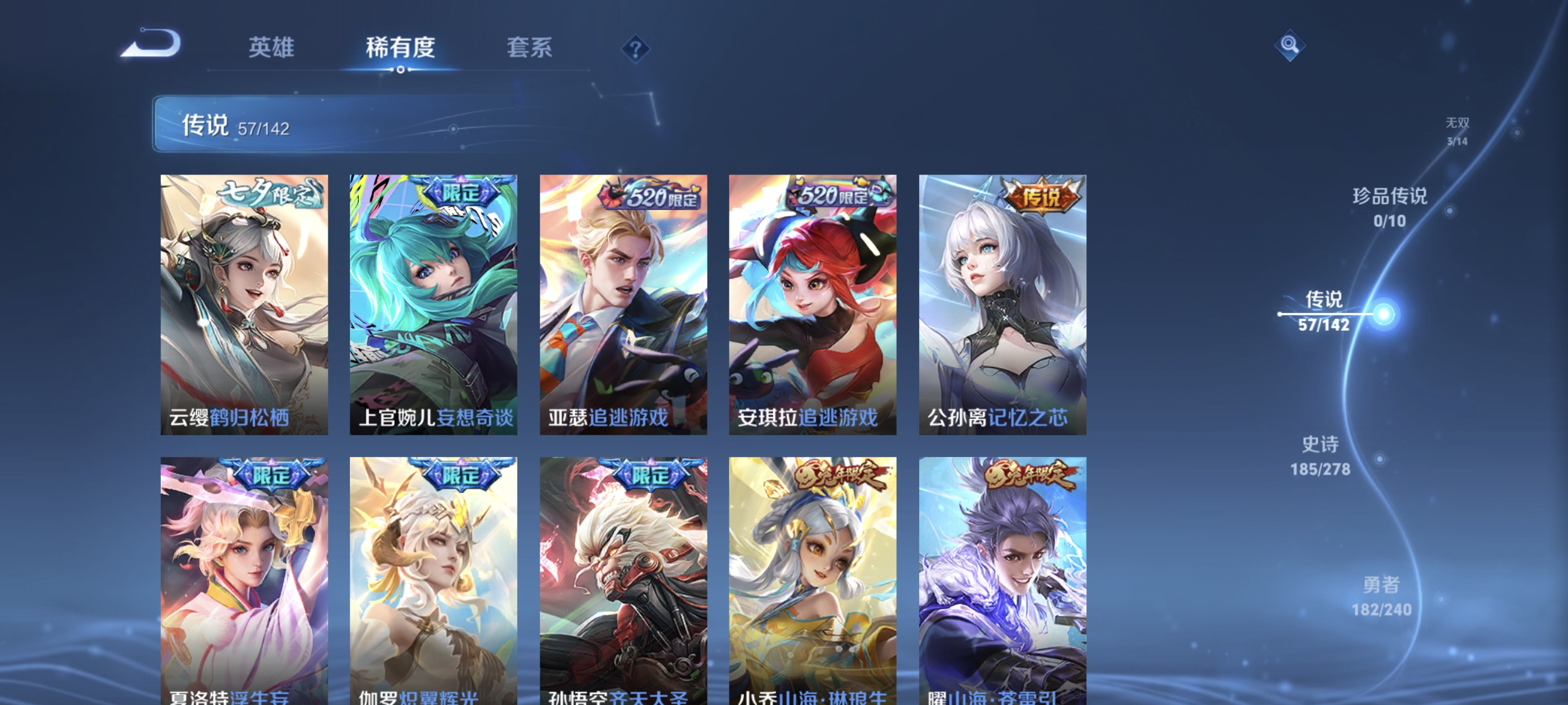
Task: Open the search magnifier icon
Action: 1290,45
